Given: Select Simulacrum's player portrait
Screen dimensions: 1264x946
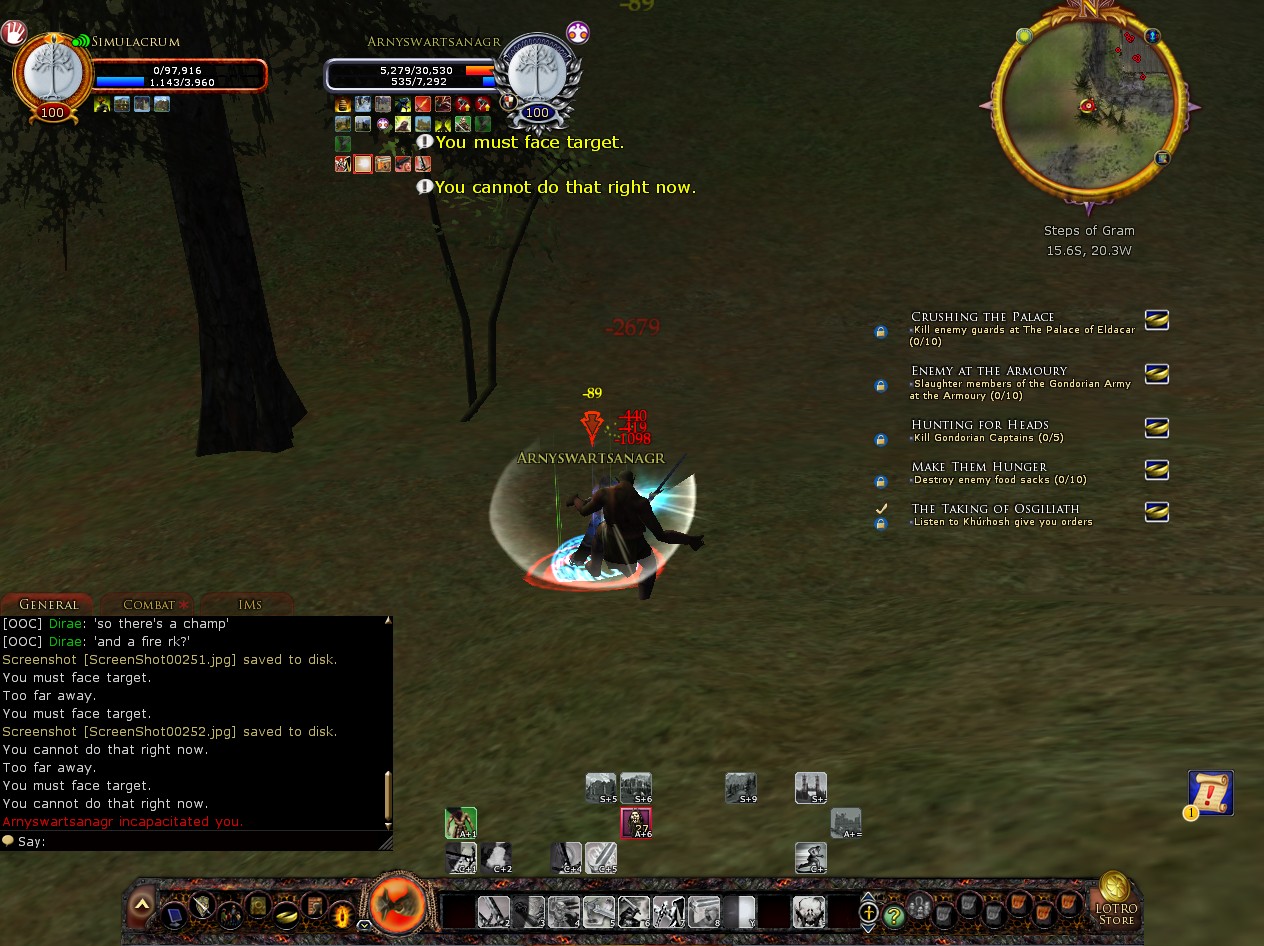Looking at the screenshot, I should tap(52, 74).
